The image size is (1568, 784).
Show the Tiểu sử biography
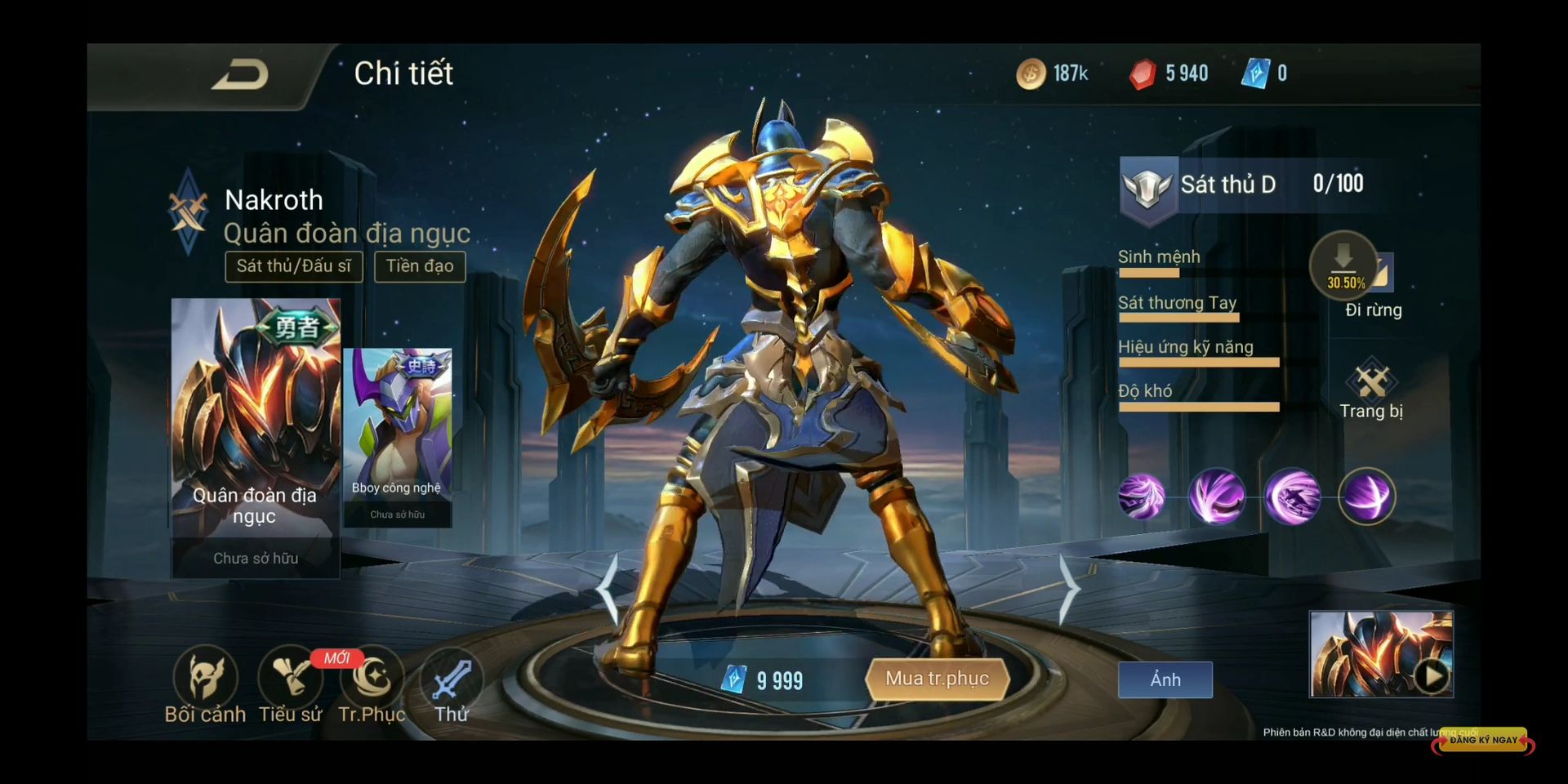[x=290, y=679]
